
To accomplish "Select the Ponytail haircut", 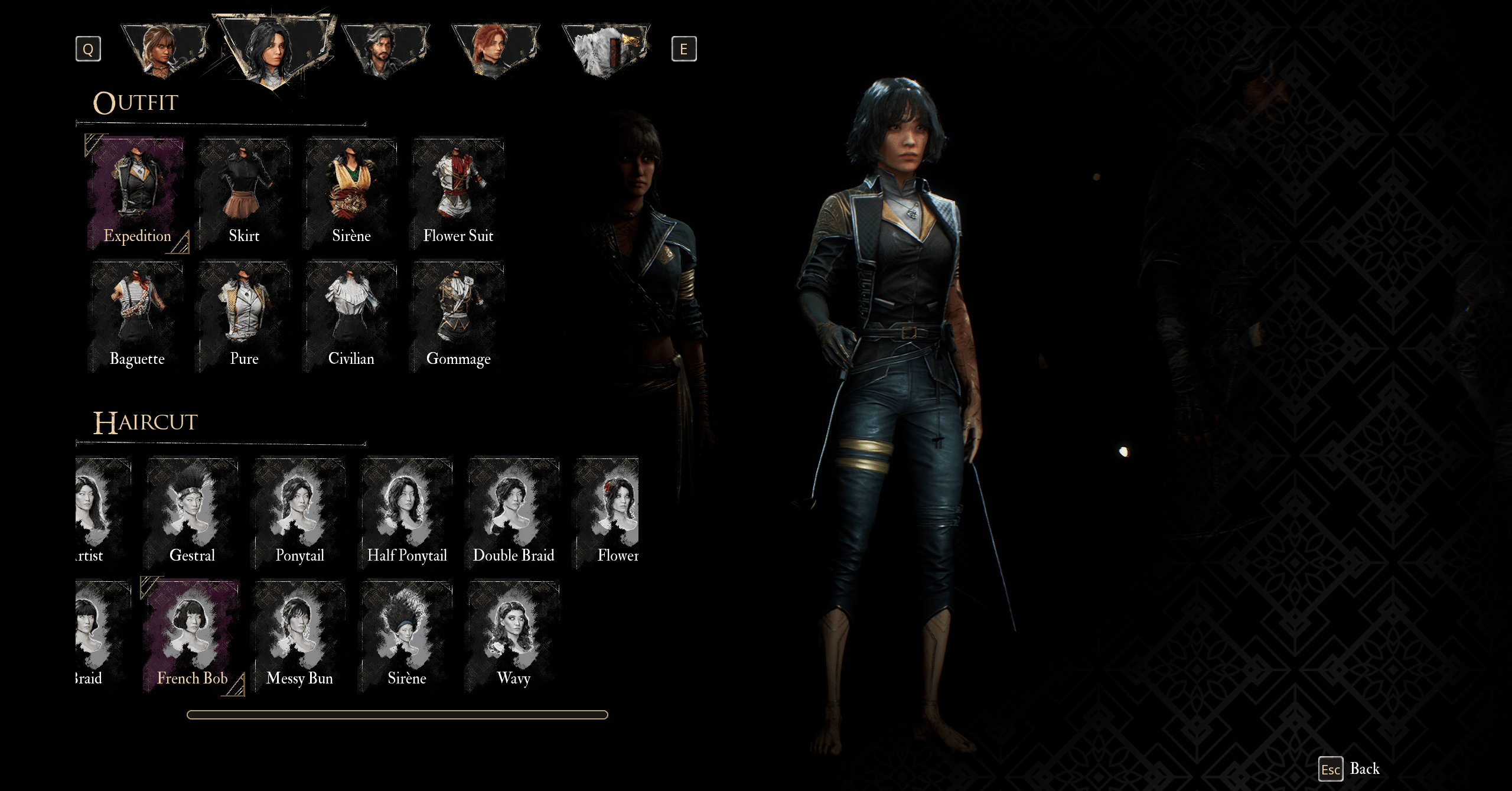I will (299, 513).
